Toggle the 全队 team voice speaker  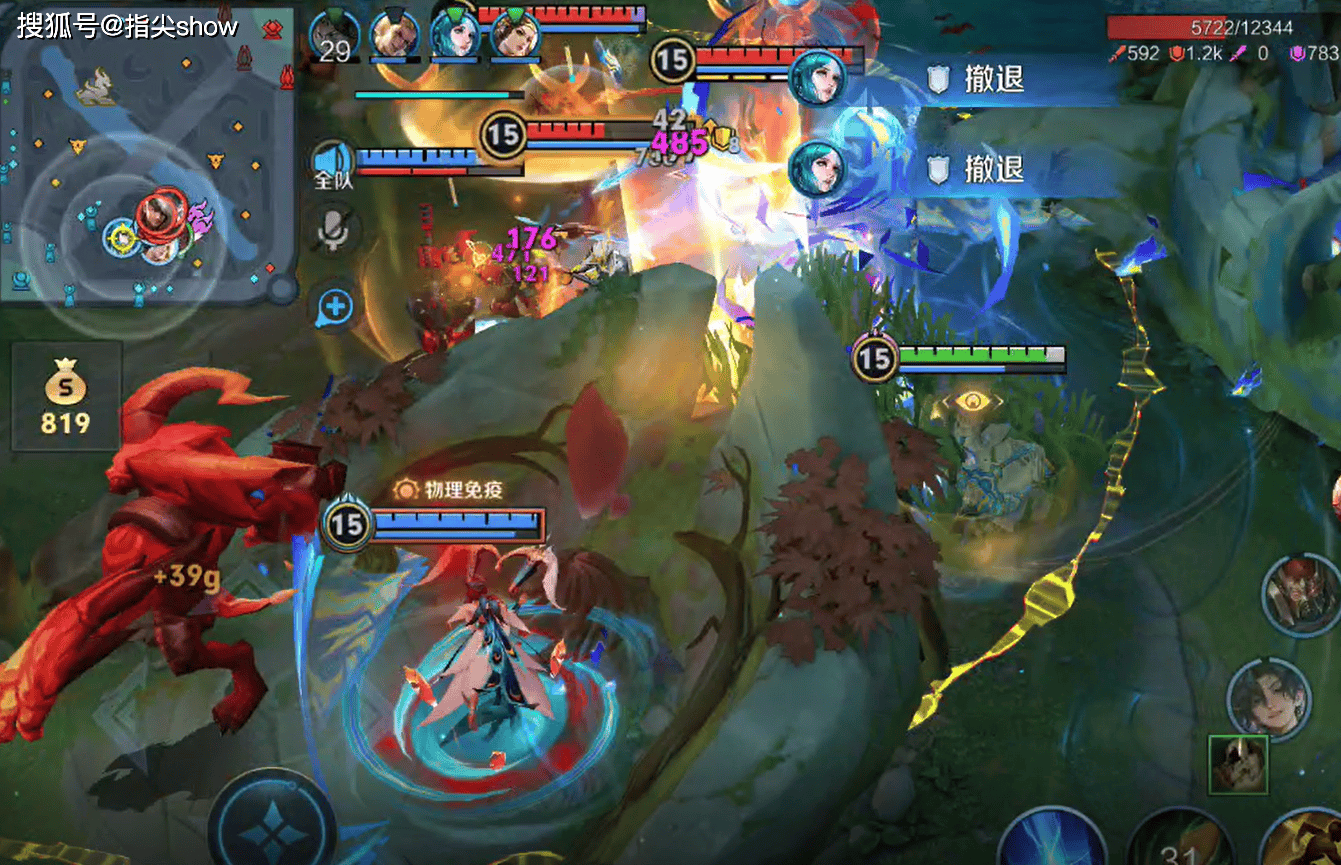tap(332, 165)
